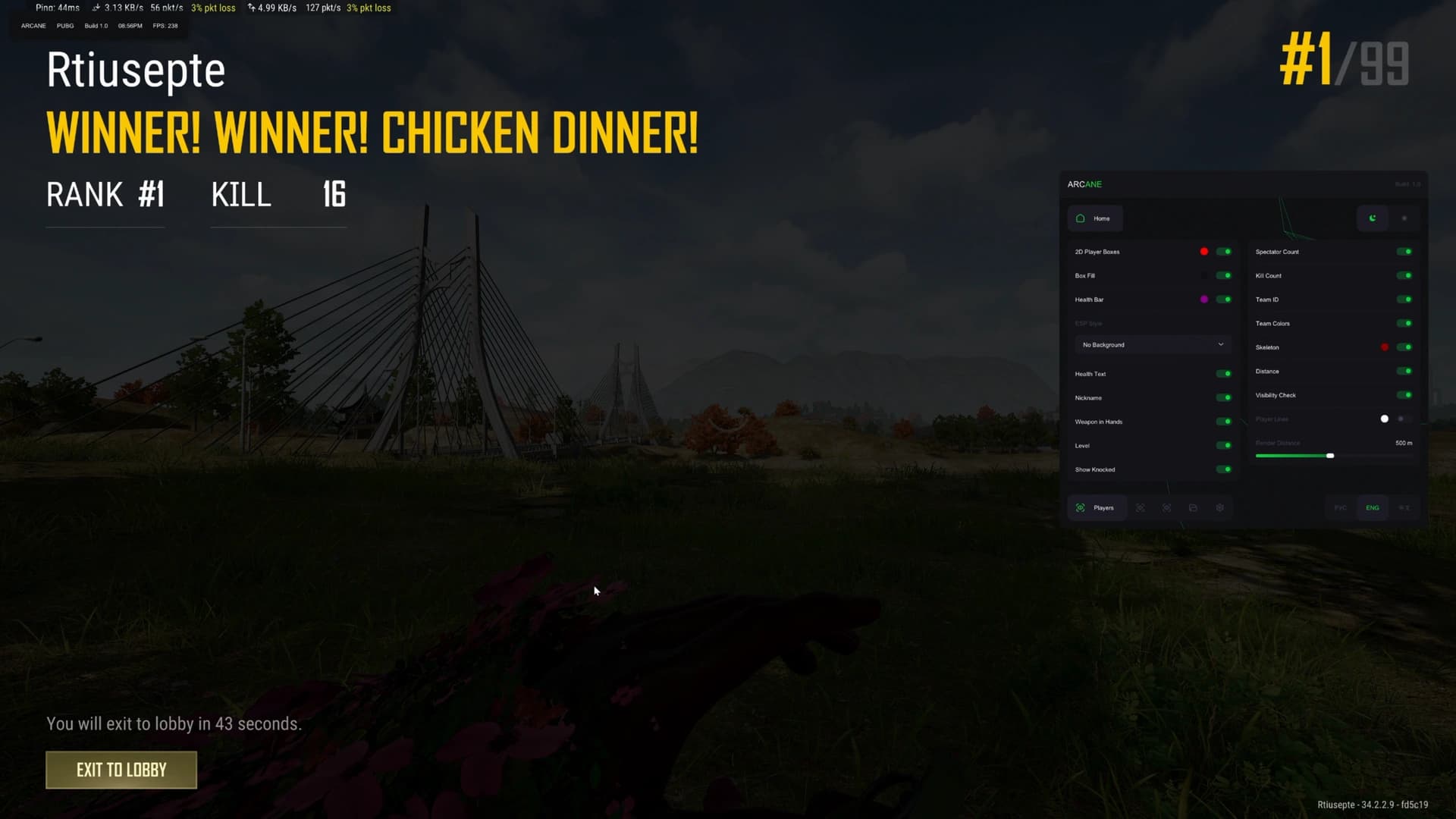
Task: Click the green Players target icon
Action: click(1080, 507)
